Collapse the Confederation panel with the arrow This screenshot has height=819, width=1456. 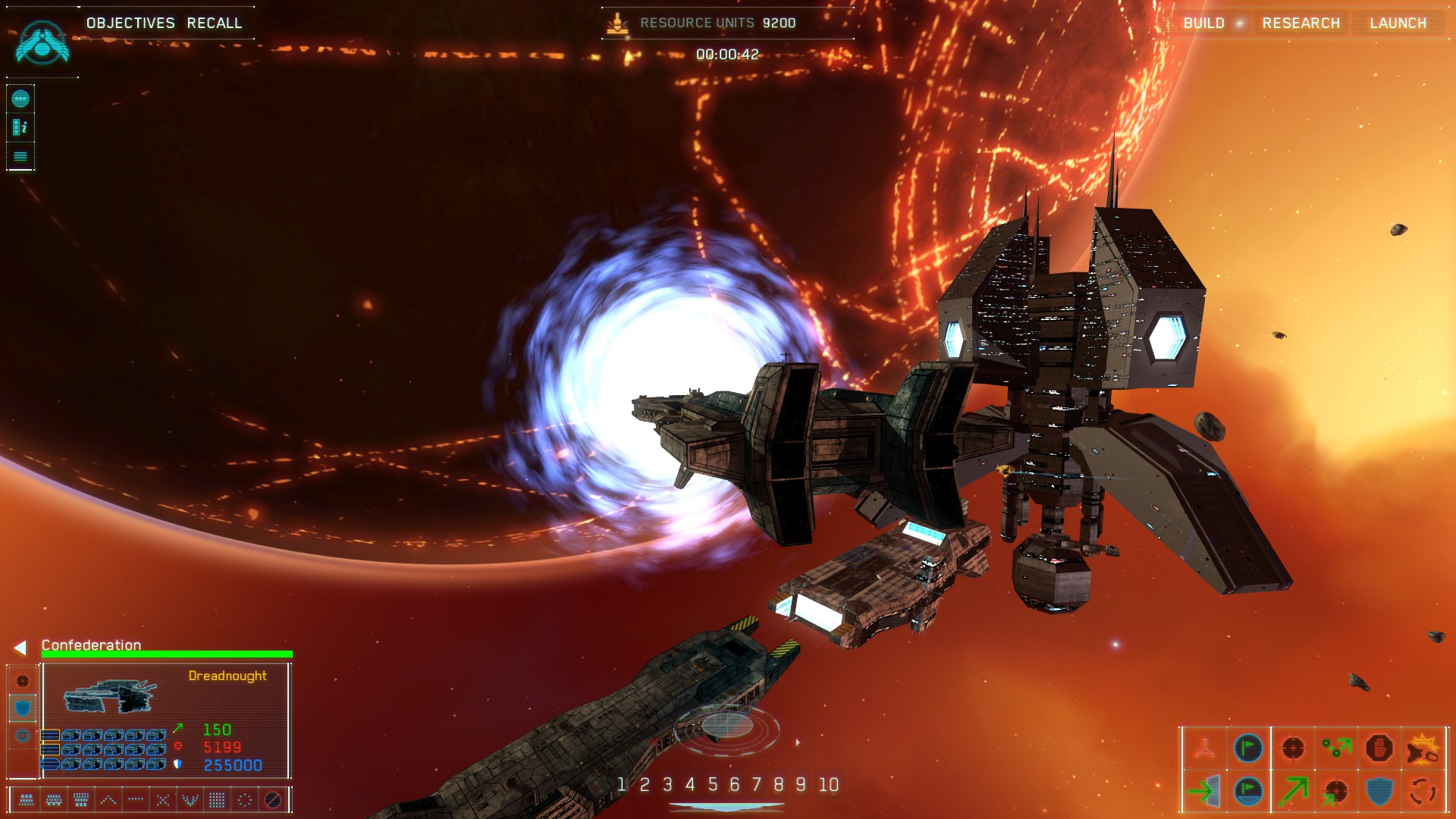20,647
